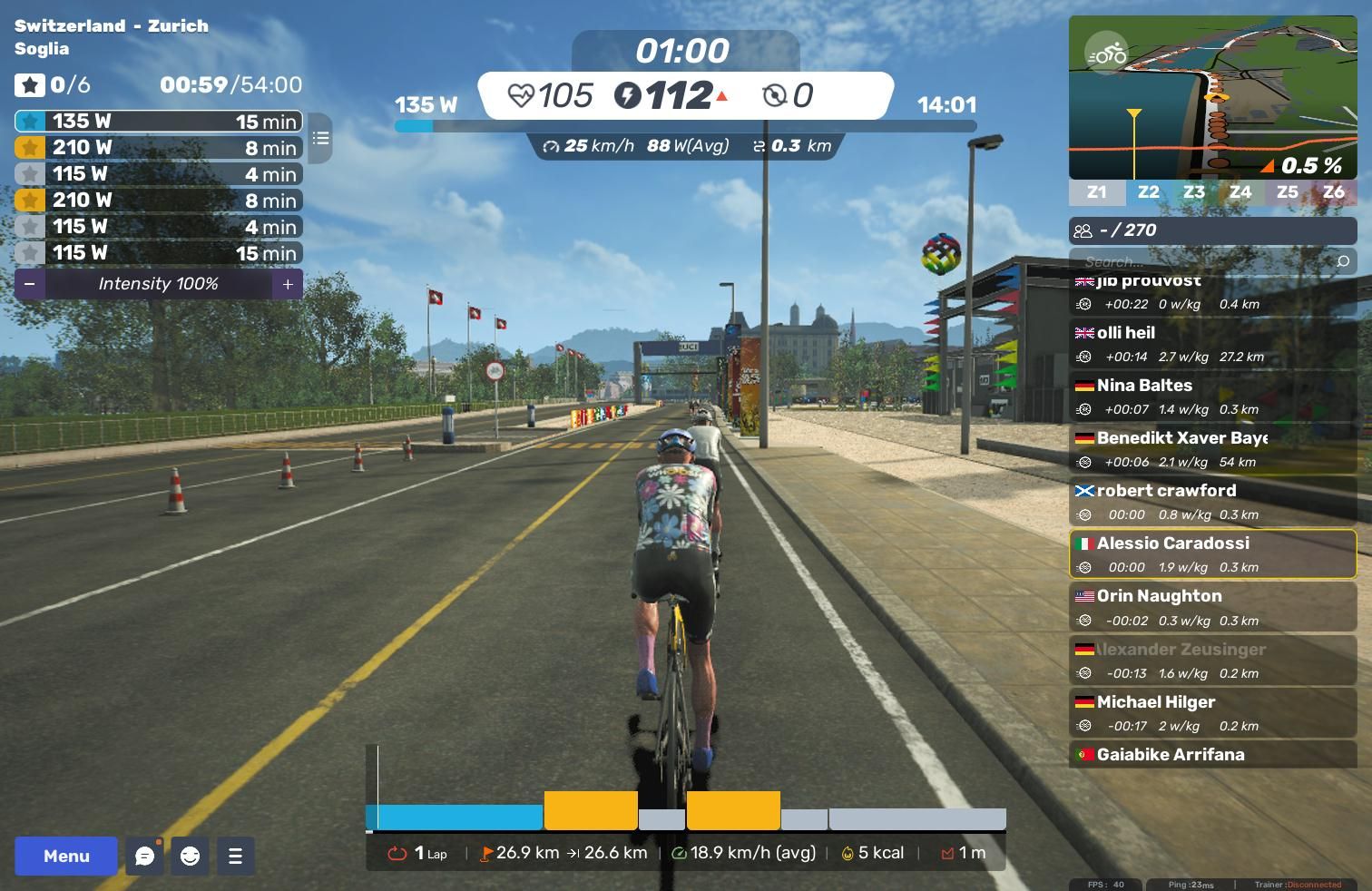Select Alessio Caradossi's highlighted row

coord(1212,554)
